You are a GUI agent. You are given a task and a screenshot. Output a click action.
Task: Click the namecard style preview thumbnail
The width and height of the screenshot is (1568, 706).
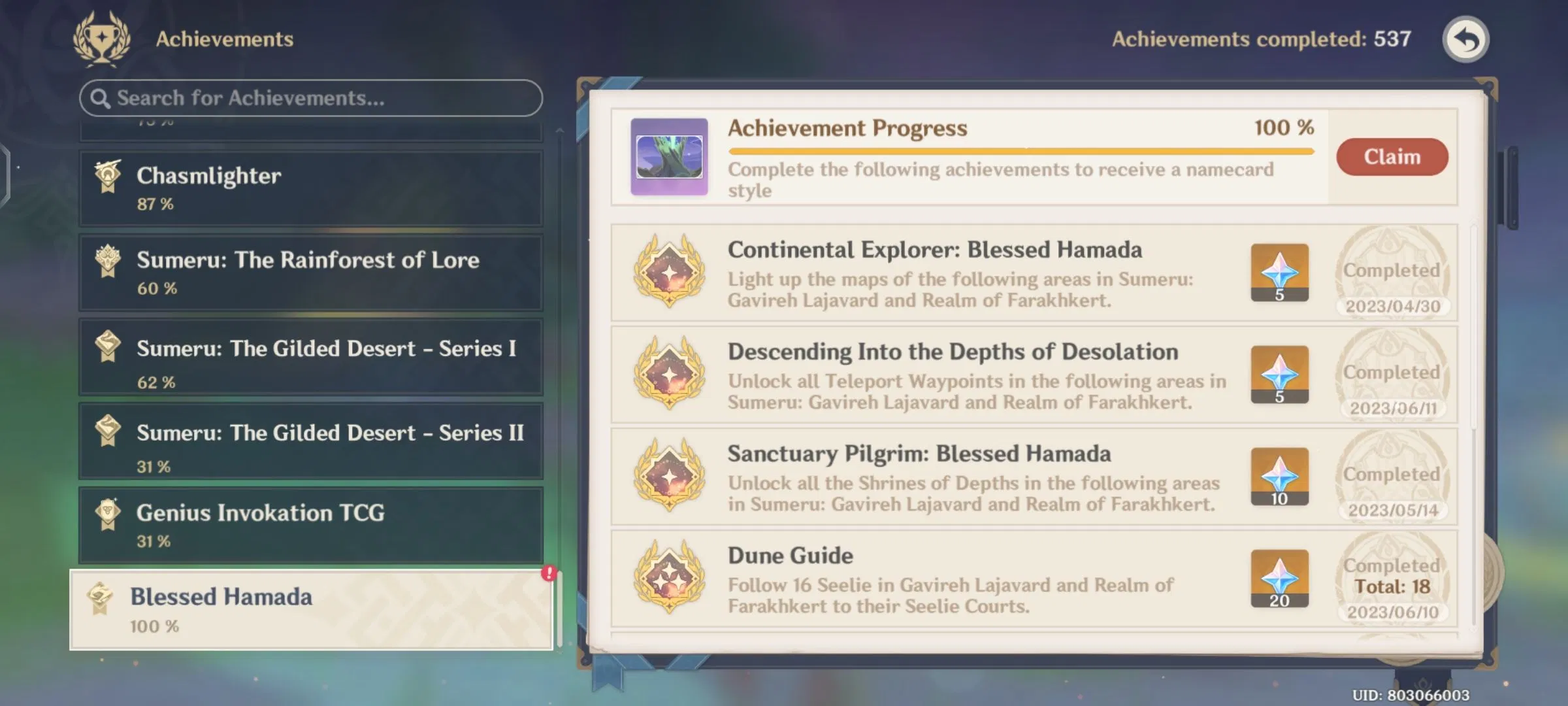[x=668, y=156]
